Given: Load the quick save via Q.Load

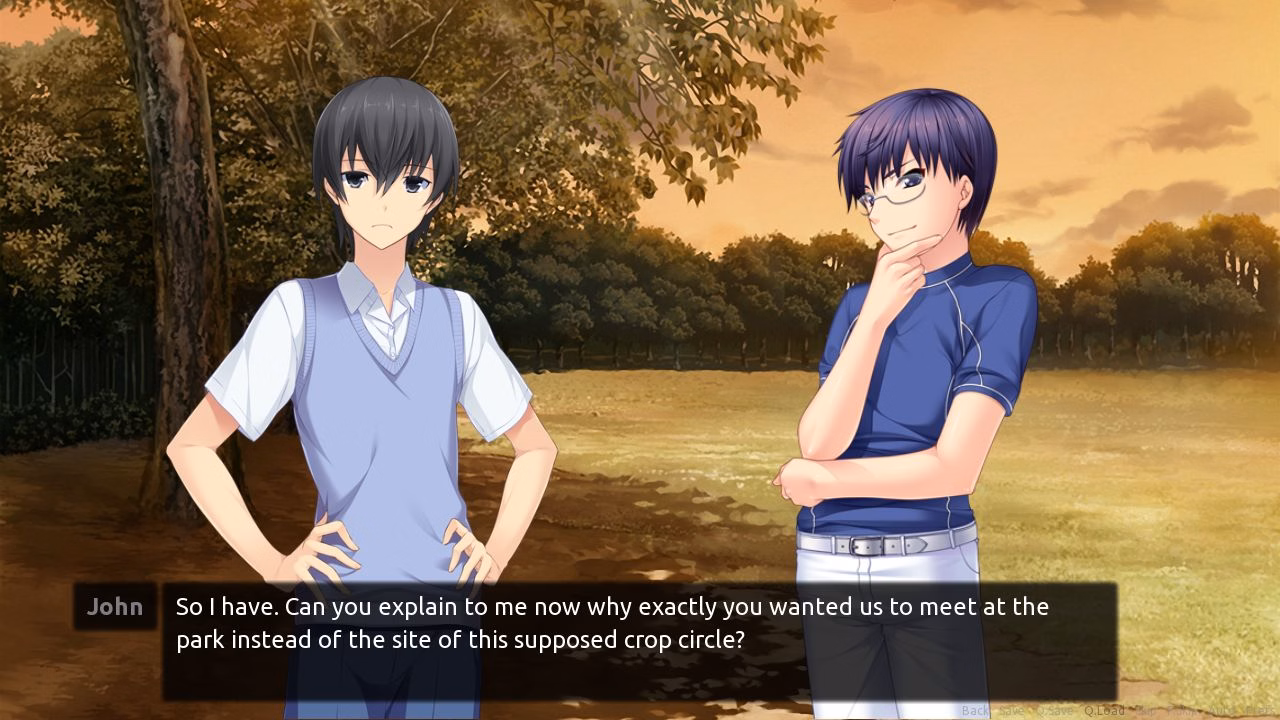Looking at the screenshot, I should (x=1104, y=709).
